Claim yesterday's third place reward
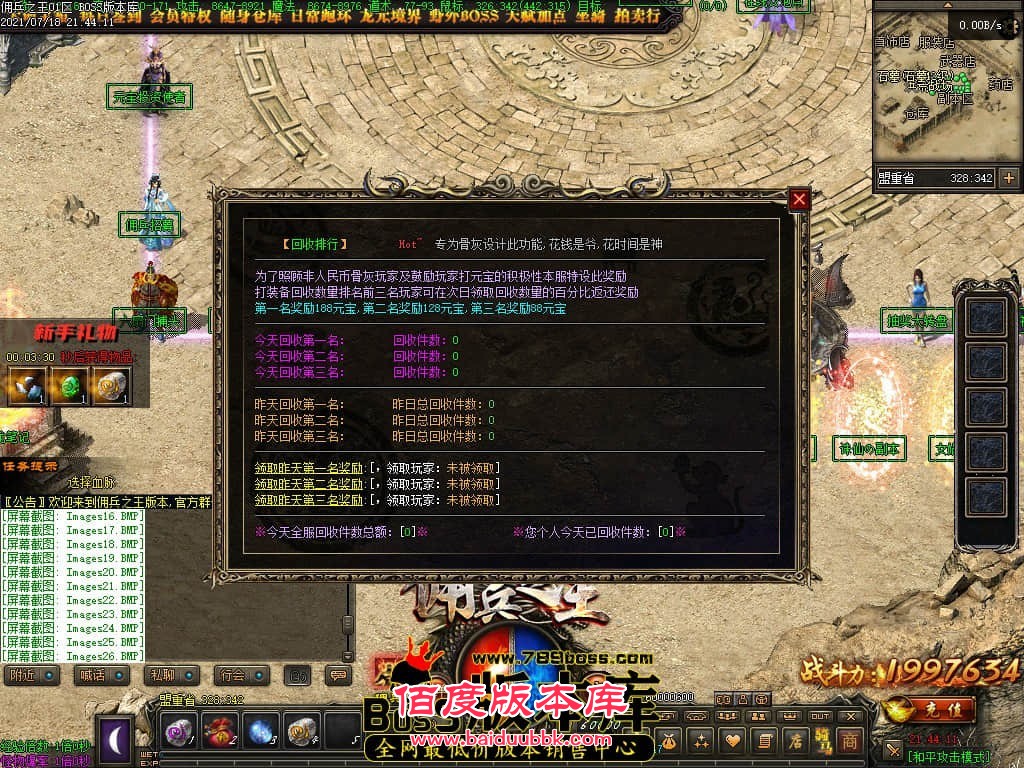Viewport: 1024px width, 768px height. coord(308,500)
